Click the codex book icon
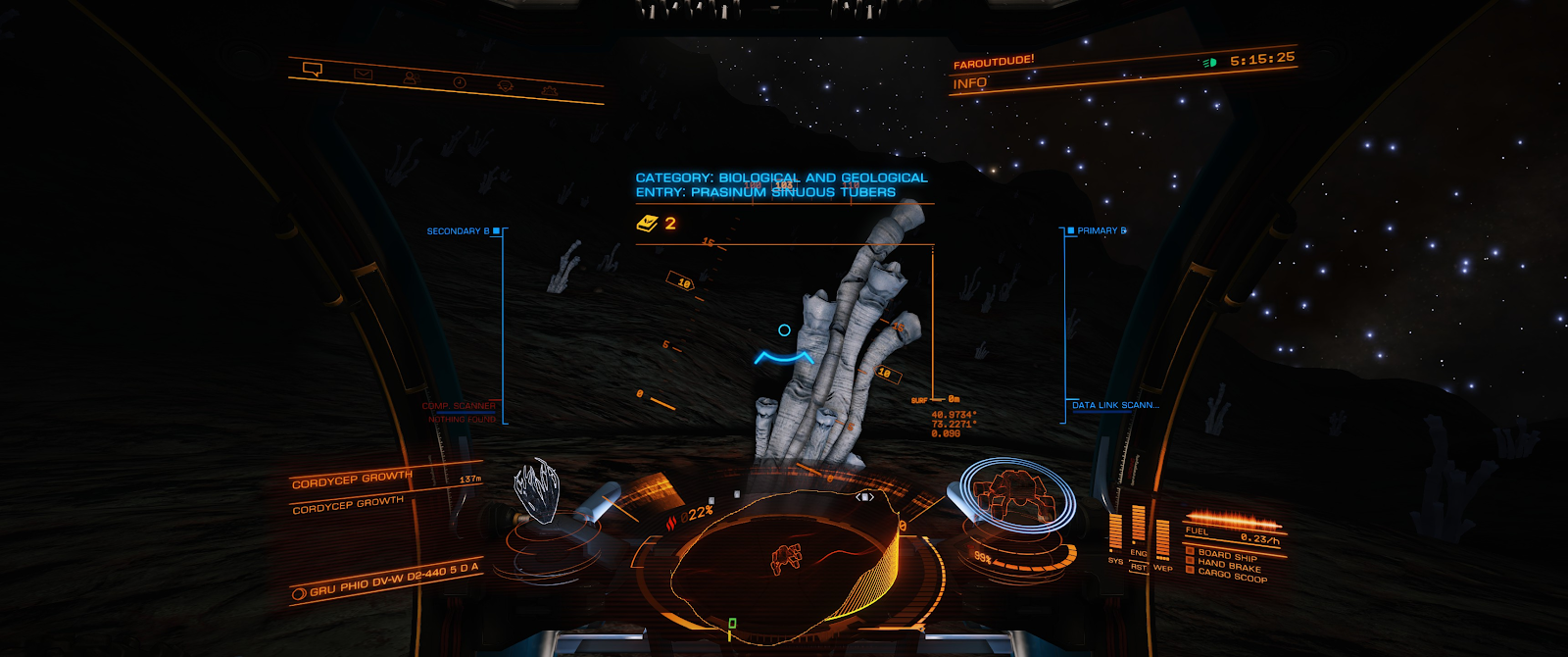The image size is (1568, 657). tap(647, 224)
